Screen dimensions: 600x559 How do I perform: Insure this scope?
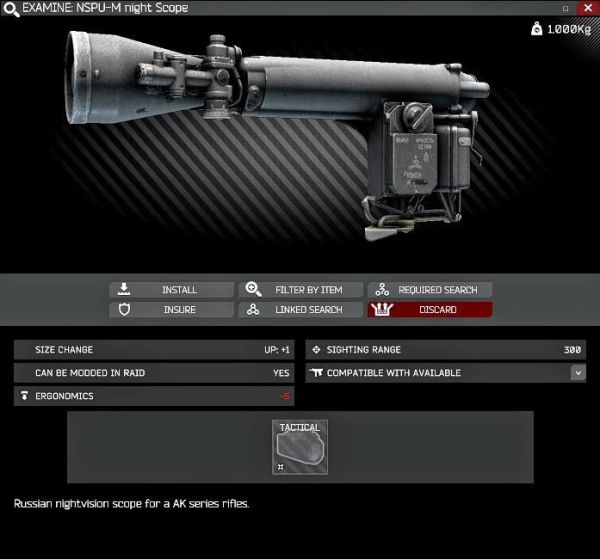pyautogui.click(x=171, y=310)
